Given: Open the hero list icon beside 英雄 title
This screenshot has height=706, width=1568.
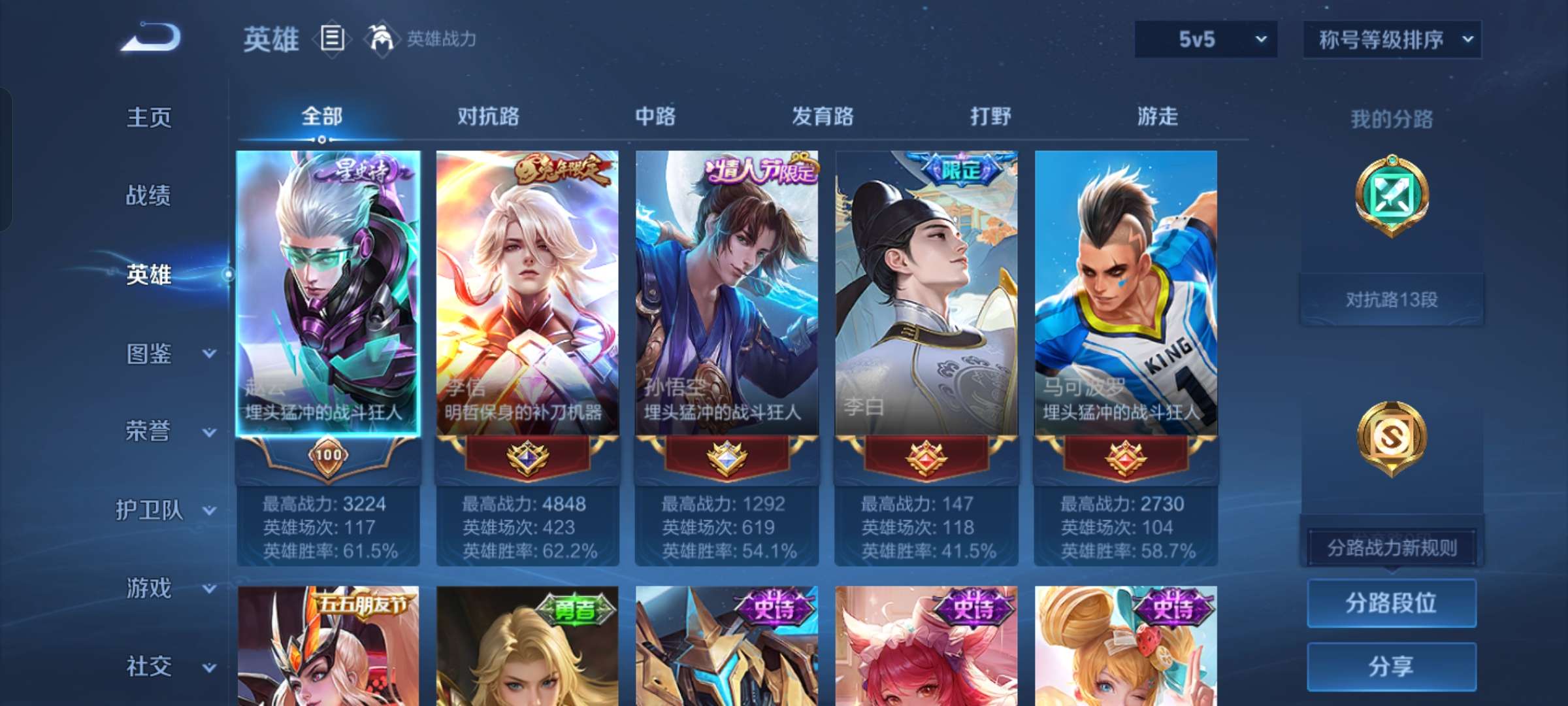Looking at the screenshot, I should pos(332,39).
